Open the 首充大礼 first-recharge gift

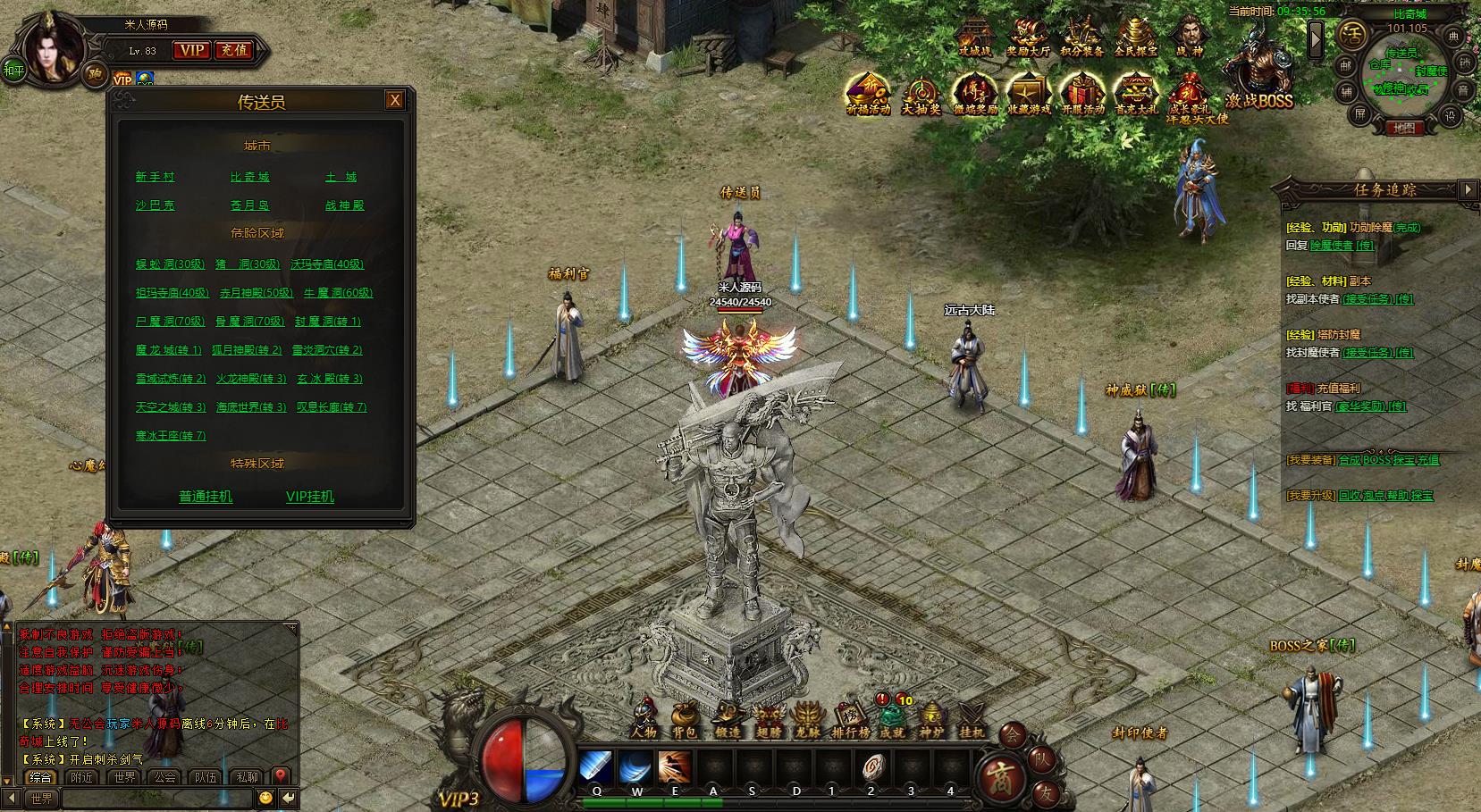coord(1136,95)
